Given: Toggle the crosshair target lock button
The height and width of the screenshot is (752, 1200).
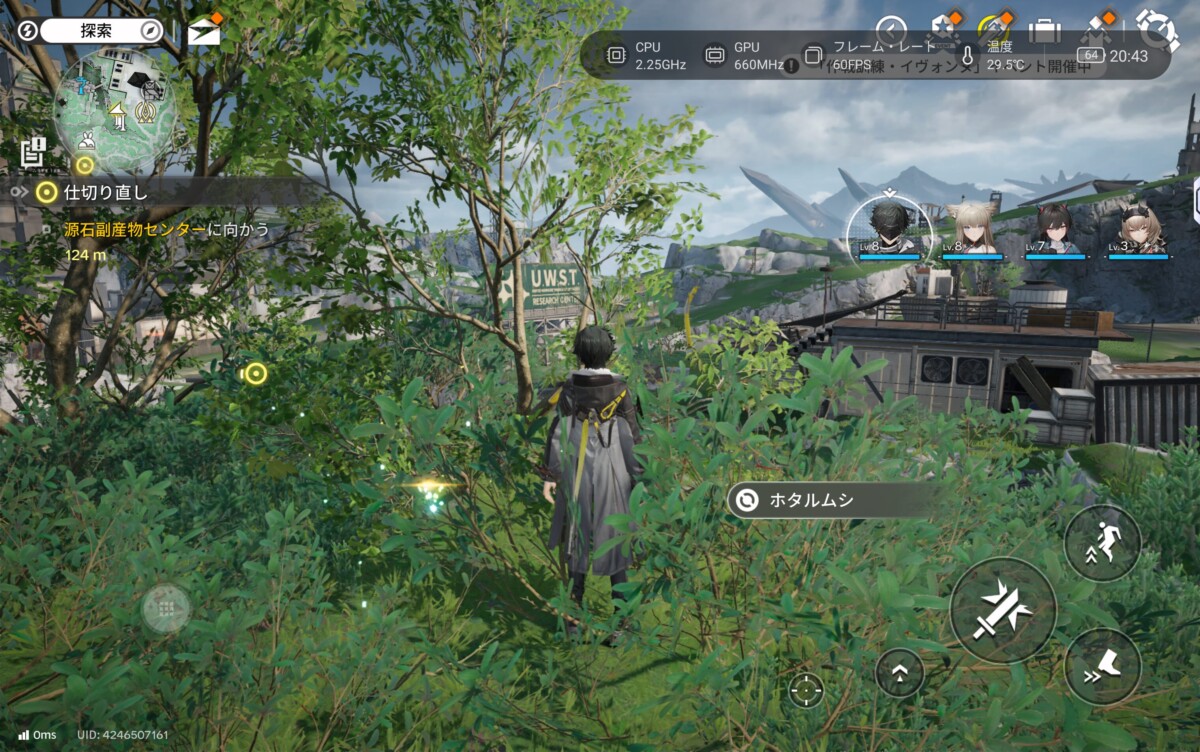Looking at the screenshot, I should pos(806,689).
